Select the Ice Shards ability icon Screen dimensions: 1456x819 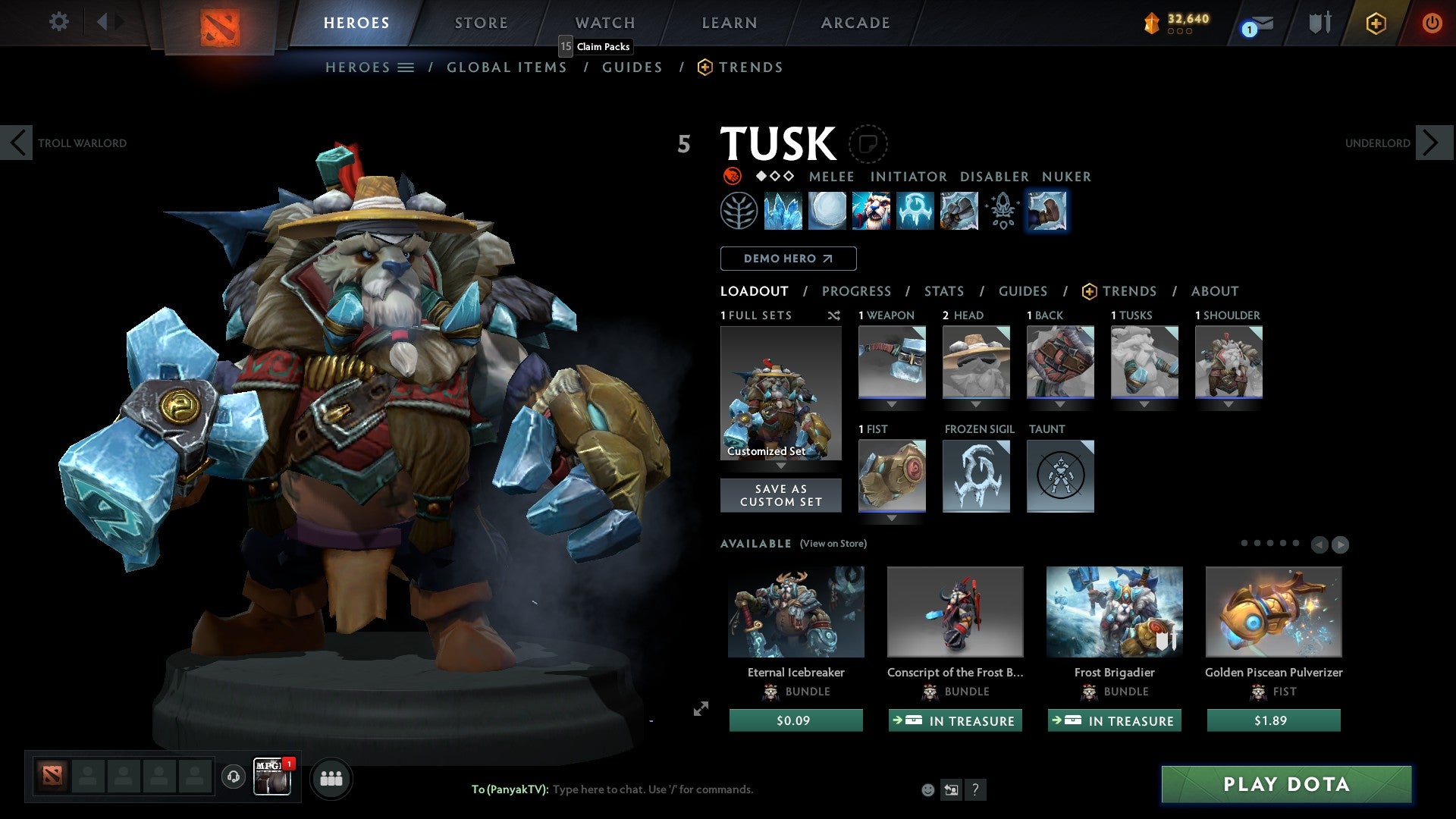[x=785, y=211]
